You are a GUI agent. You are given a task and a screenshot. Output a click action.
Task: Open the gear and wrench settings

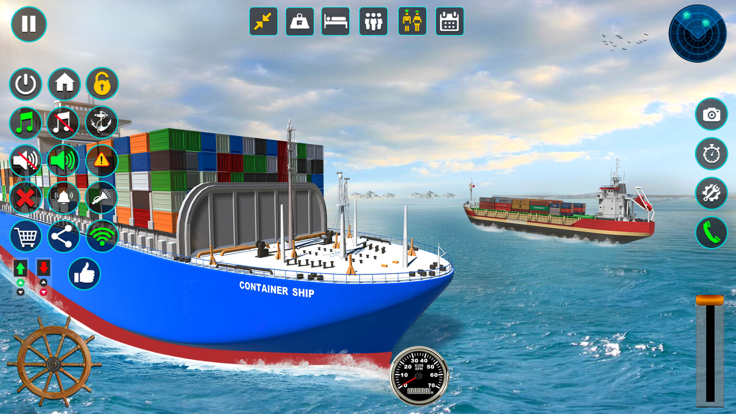point(712,193)
